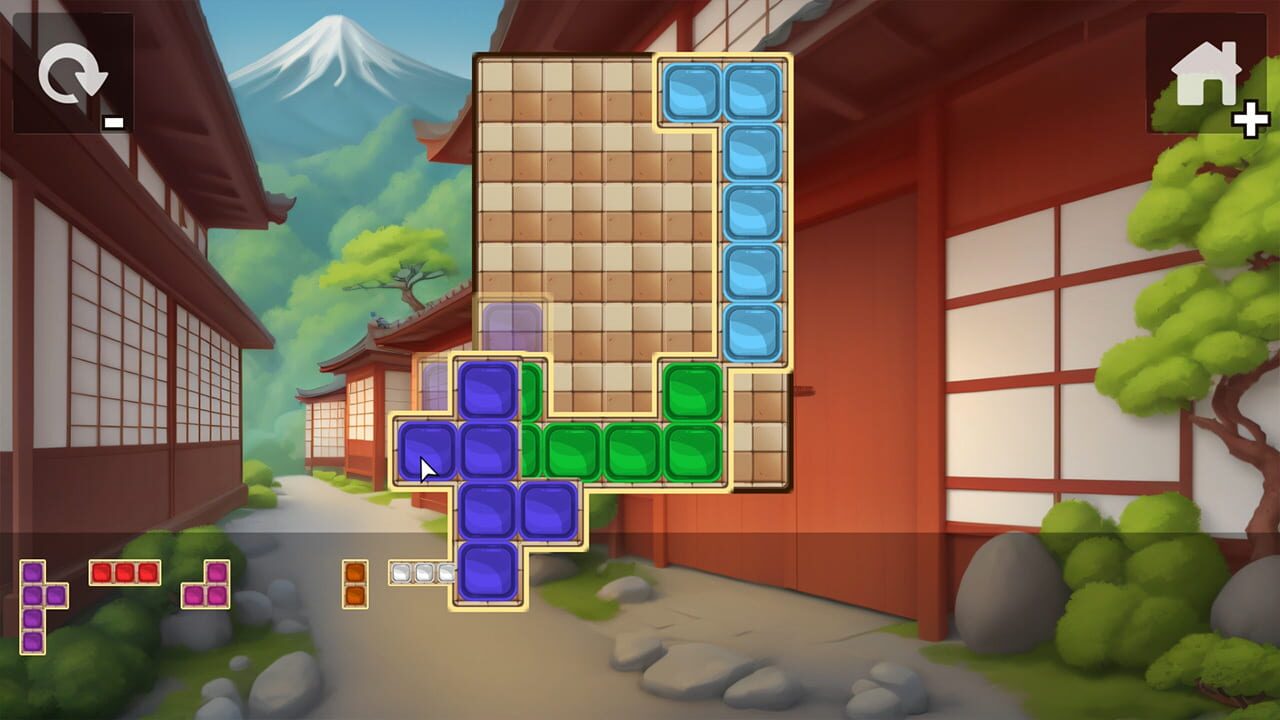This screenshot has height=720, width=1280.
Task: Click the minus sign under restart icon
Action: (x=113, y=122)
